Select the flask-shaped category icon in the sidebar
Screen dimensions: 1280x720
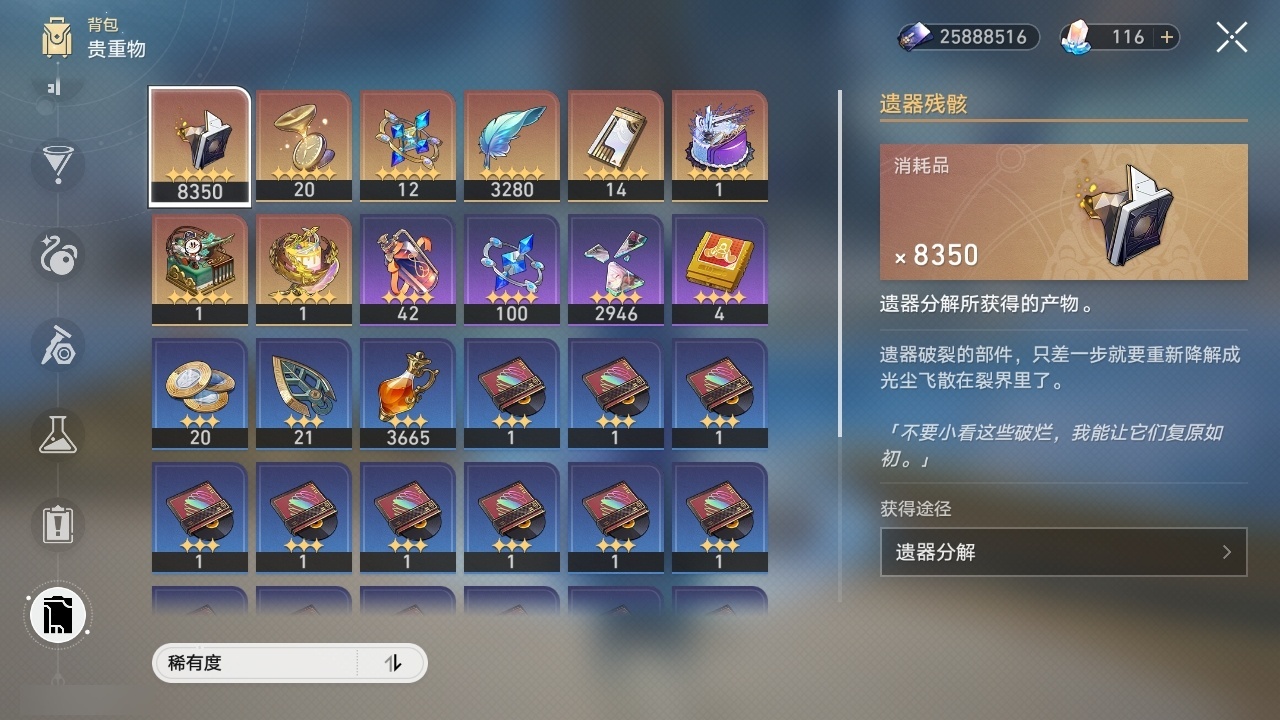(57, 435)
